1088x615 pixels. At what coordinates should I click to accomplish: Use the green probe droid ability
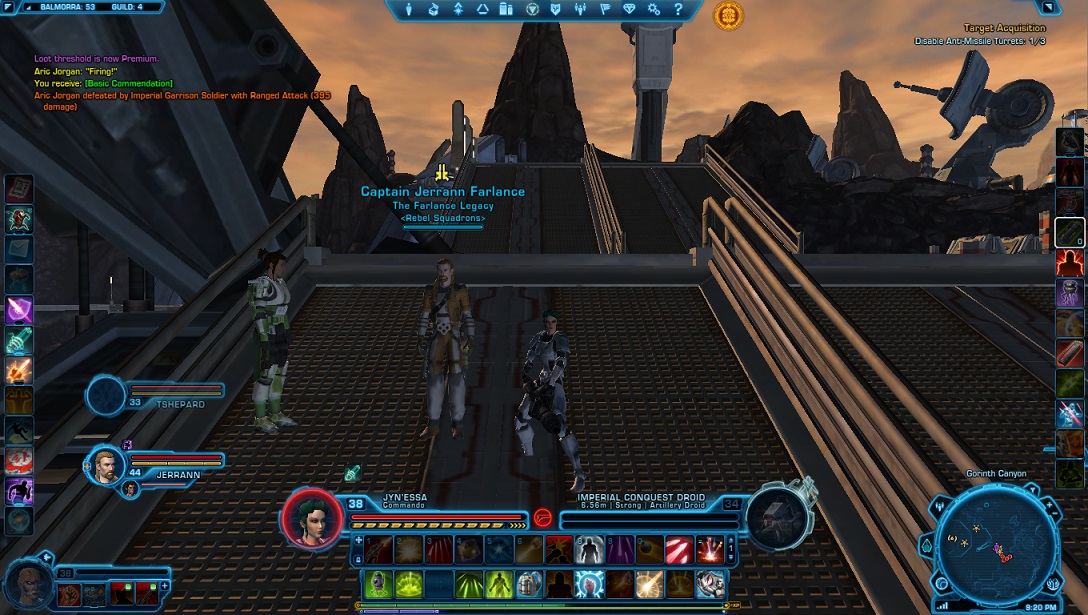(x=377, y=583)
